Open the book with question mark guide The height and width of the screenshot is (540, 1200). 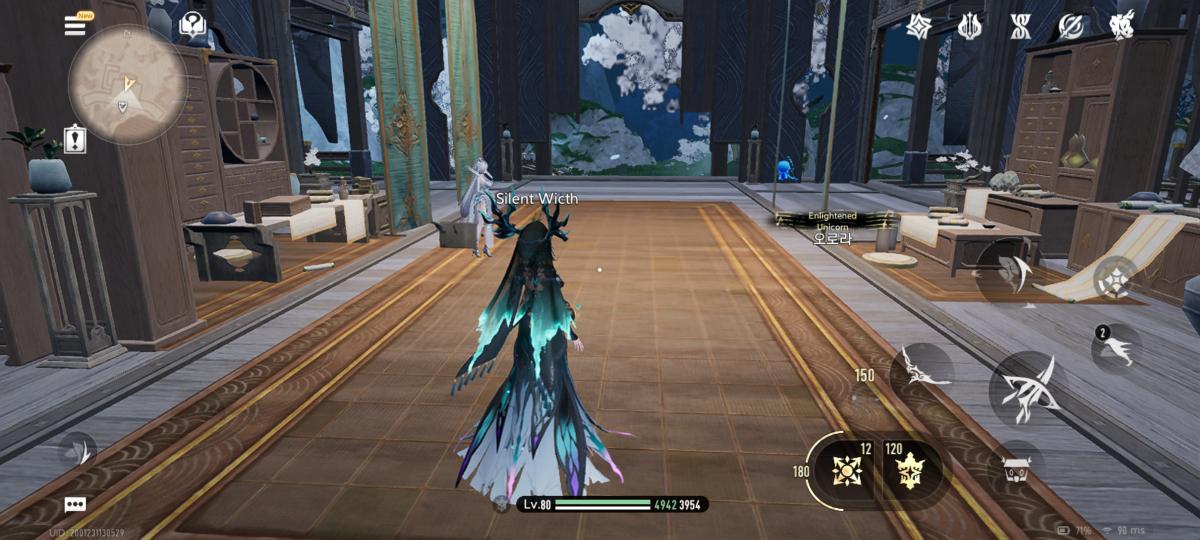tap(192, 24)
